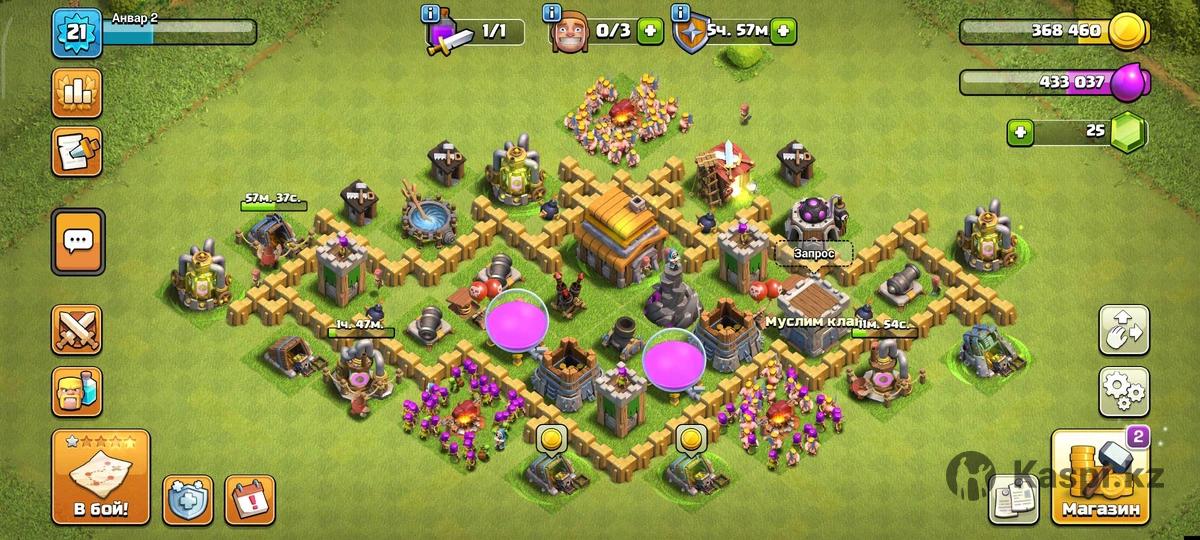Viewport: 1200px width, 540px height.
Task: Tap the Запрос troop request bubble
Action: point(813,253)
